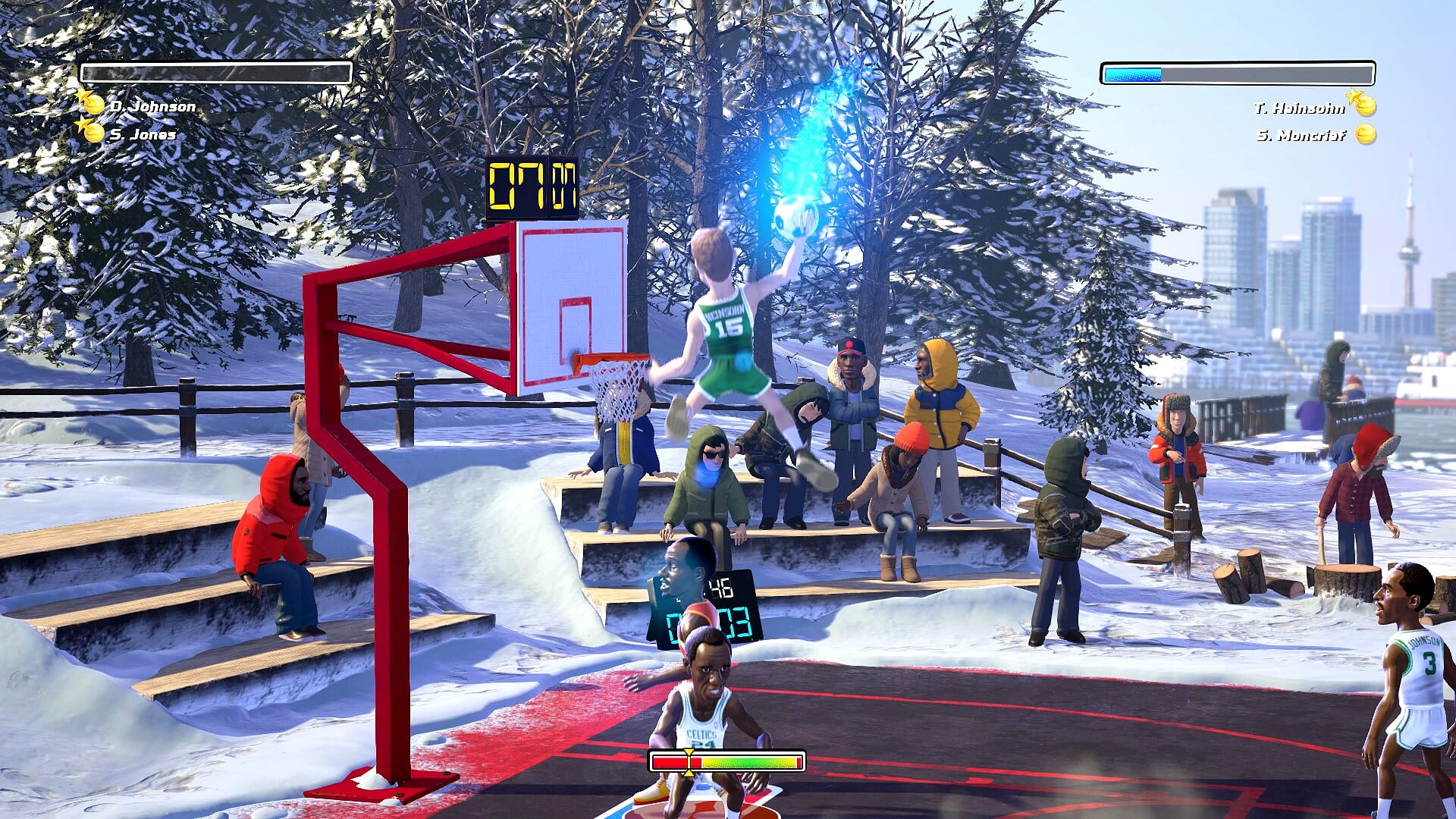Click the basketball coin icon next to S. Jones

pyautogui.click(x=94, y=133)
